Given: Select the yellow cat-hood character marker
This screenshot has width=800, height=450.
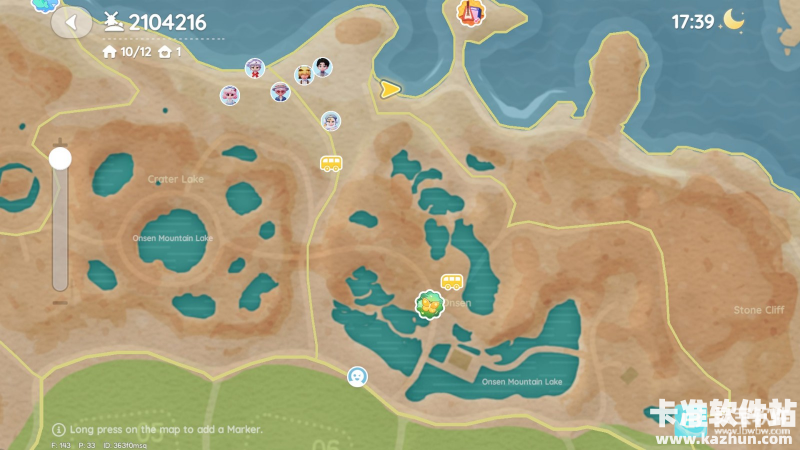Looking at the screenshot, I should pyautogui.click(x=303, y=75).
